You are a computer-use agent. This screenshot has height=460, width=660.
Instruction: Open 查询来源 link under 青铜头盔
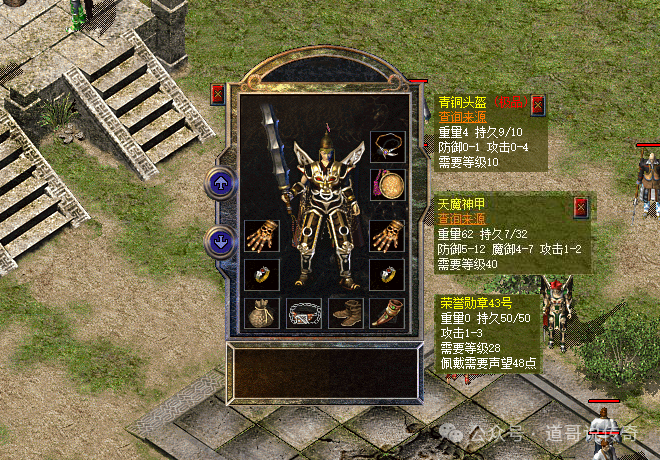coord(458,117)
